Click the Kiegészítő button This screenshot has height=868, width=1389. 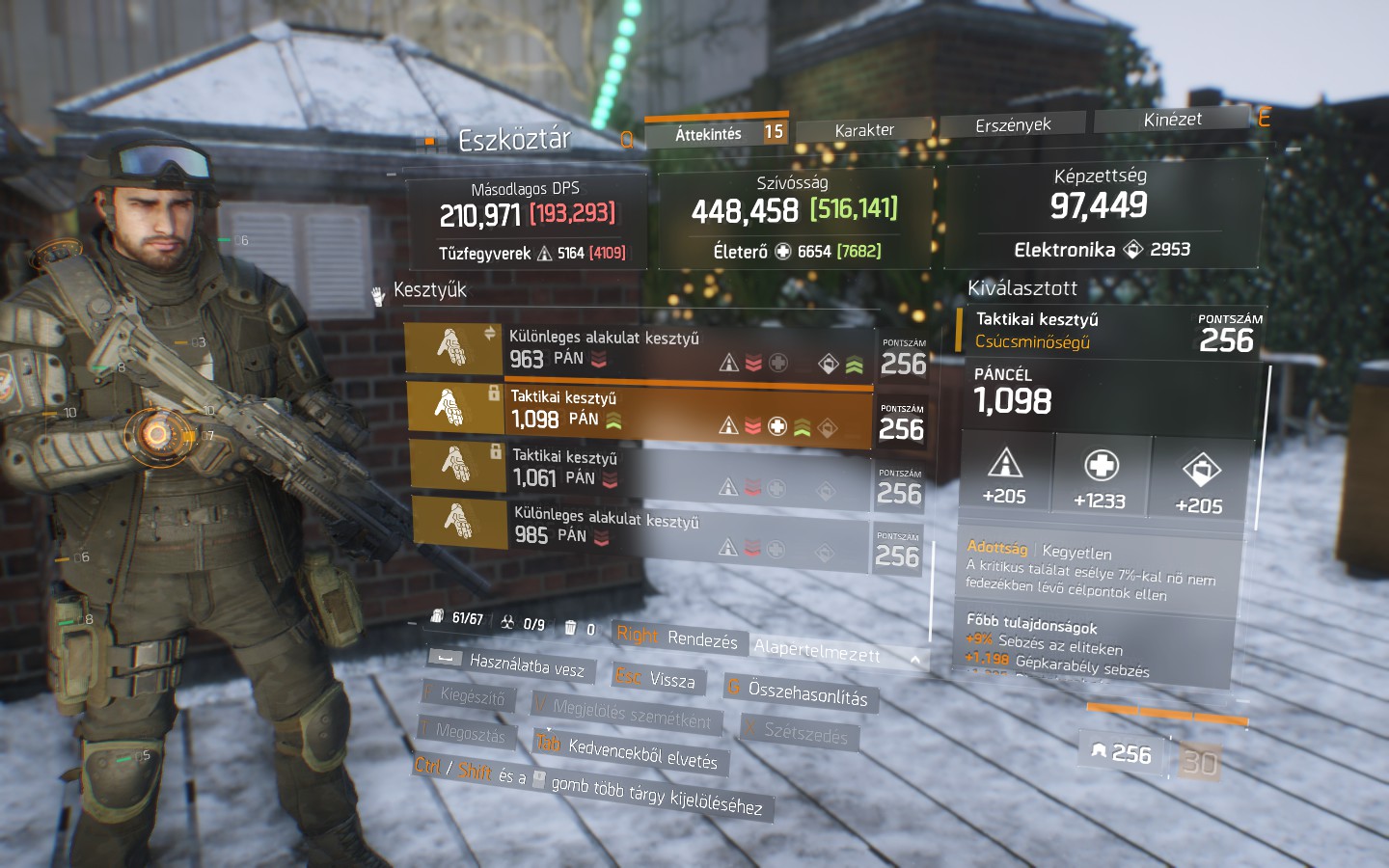click(x=465, y=695)
